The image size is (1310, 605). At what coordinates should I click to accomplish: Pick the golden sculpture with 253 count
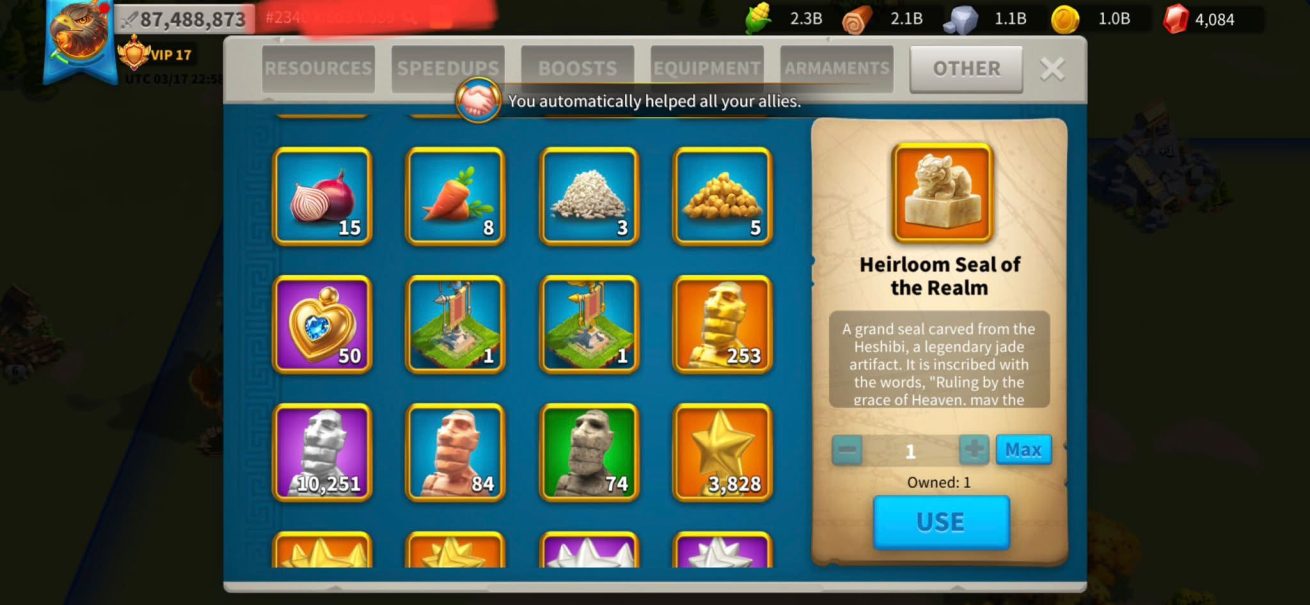point(723,324)
